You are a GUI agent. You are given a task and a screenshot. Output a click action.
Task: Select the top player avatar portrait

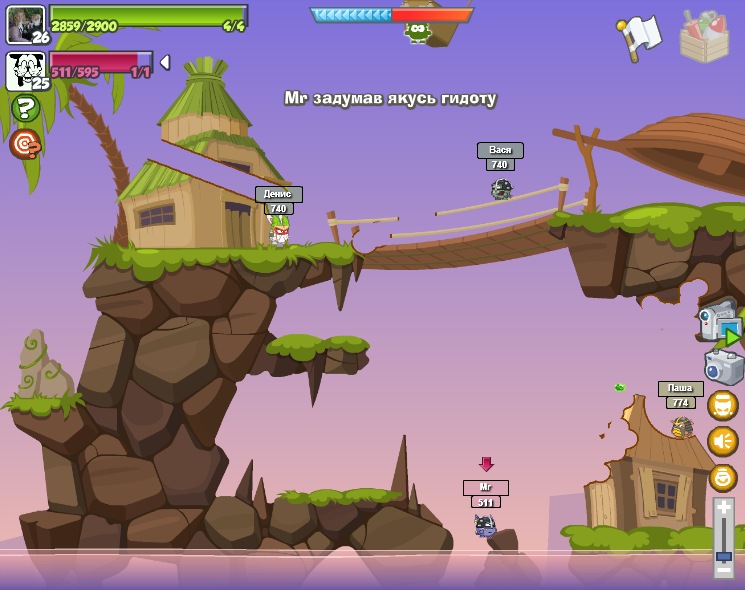click(25, 24)
